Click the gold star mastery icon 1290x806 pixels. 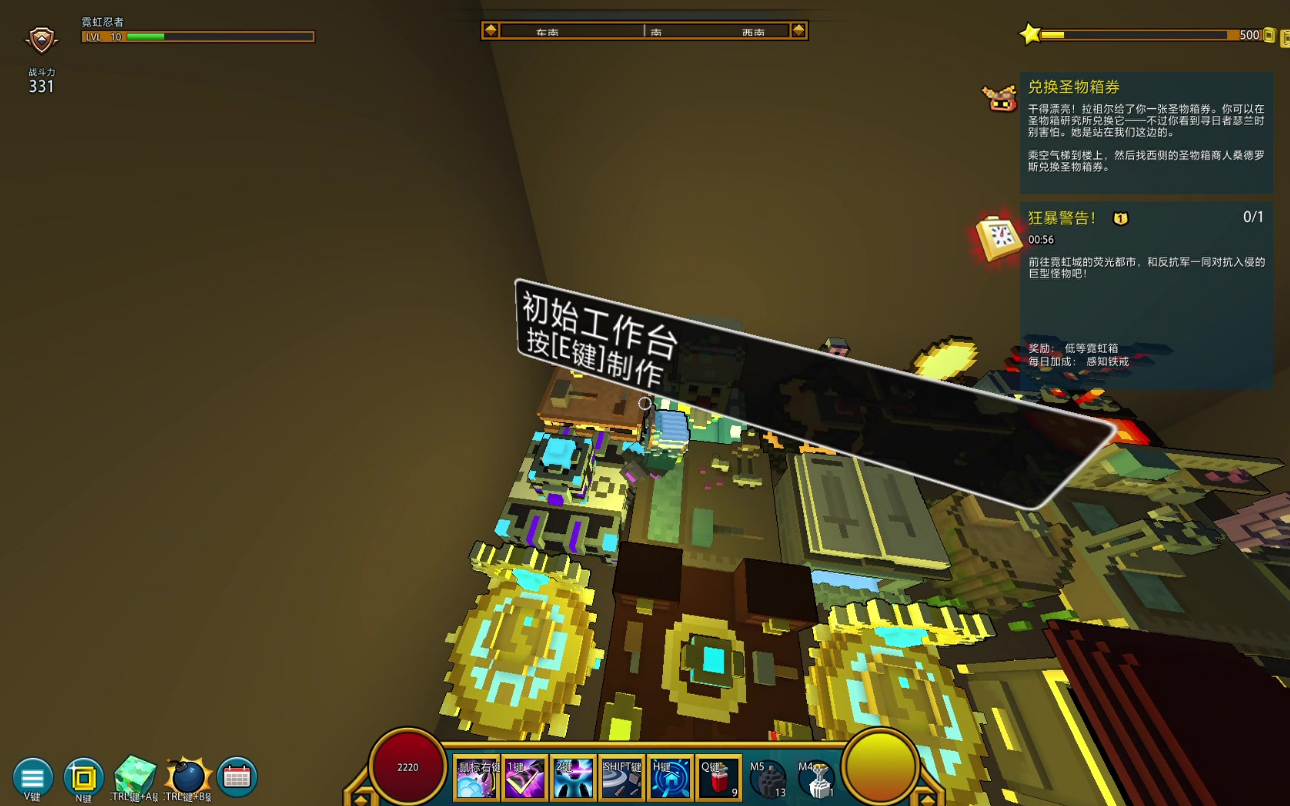pyautogui.click(x=1031, y=35)
